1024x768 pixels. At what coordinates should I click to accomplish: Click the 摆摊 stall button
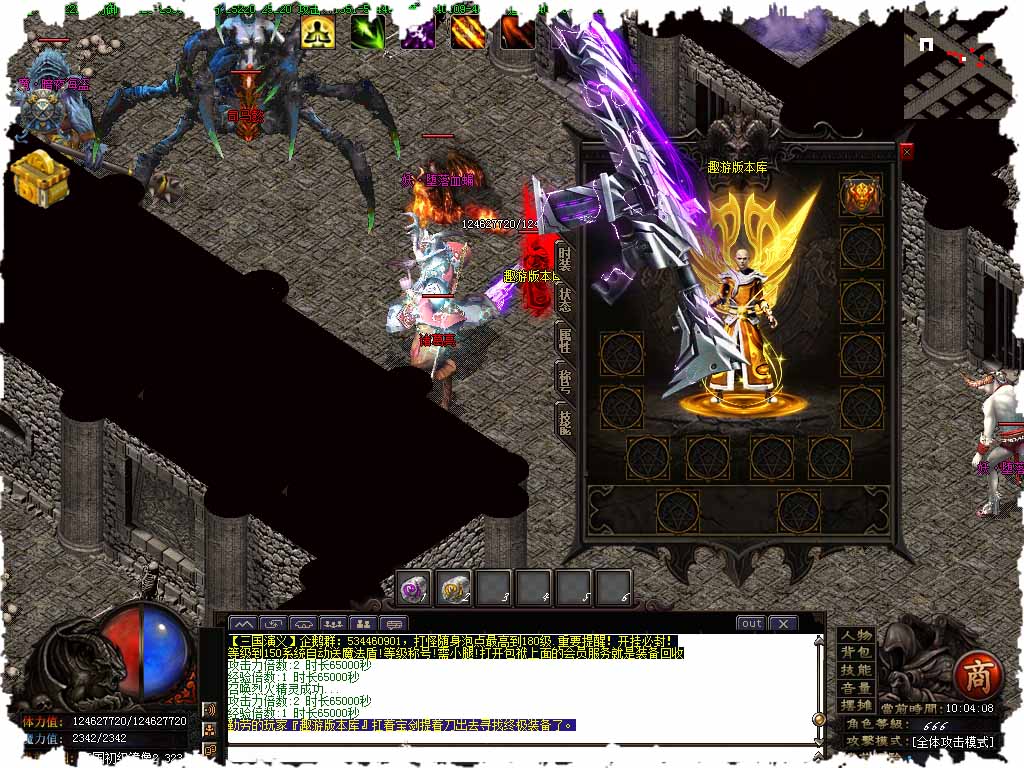tap(856, 705)
